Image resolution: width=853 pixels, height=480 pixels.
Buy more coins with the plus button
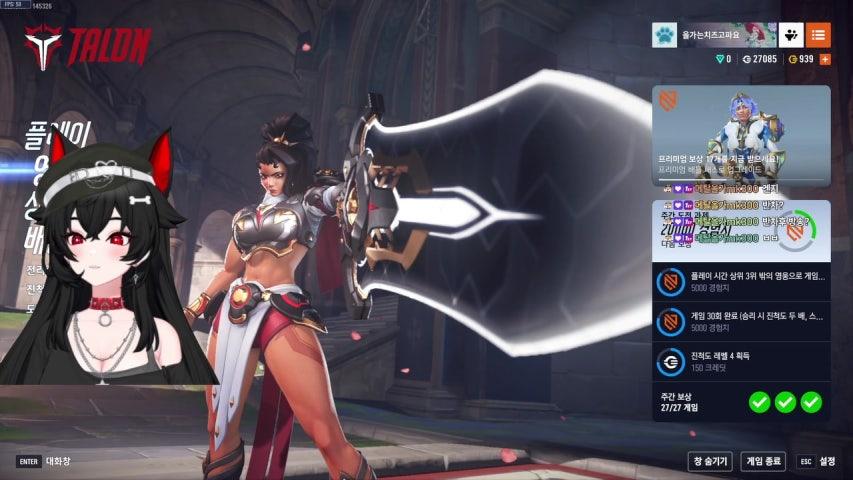click(x=825, y=59)
